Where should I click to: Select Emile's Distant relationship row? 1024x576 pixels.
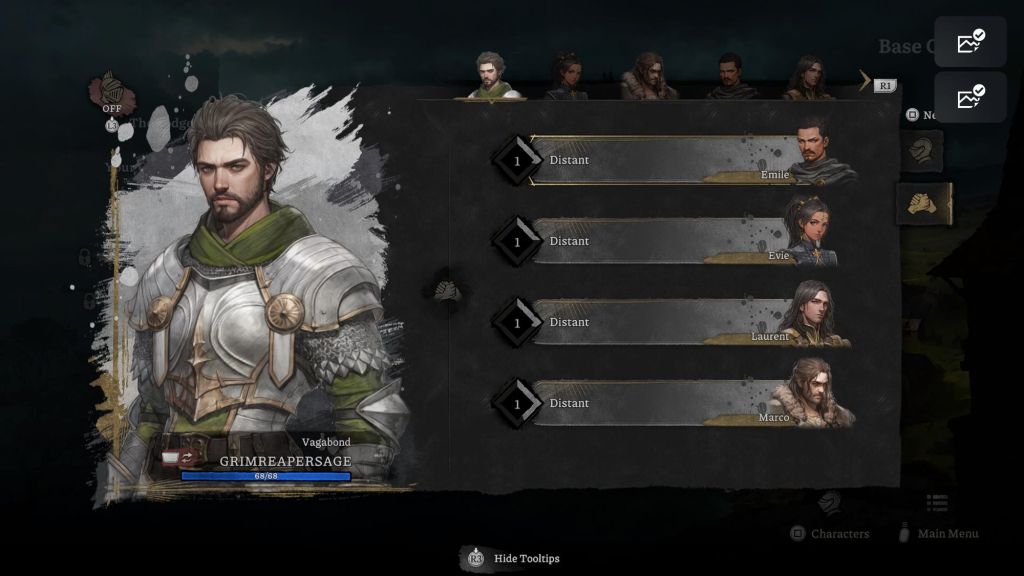pos(660,160)
